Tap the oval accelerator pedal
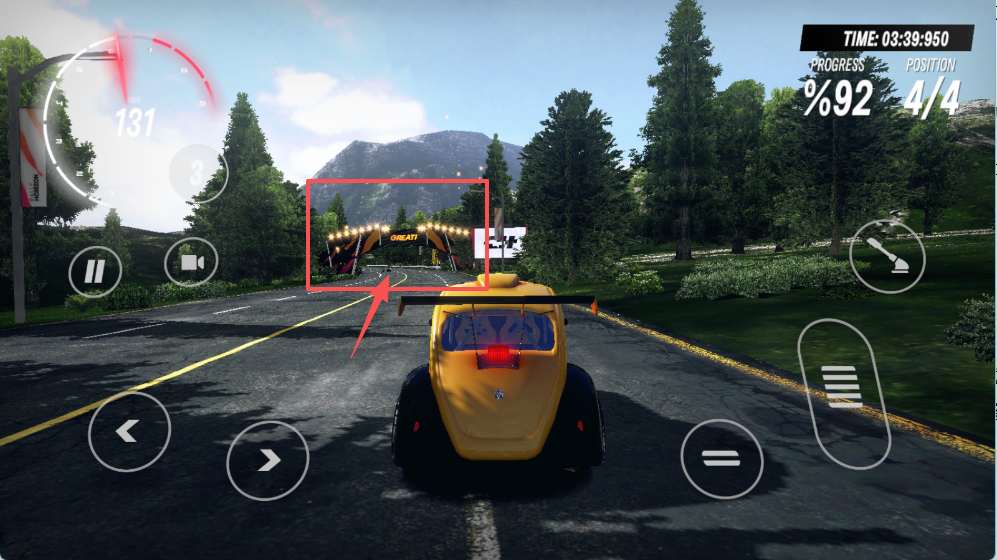The image size is (997, 560). pos(844,392)
